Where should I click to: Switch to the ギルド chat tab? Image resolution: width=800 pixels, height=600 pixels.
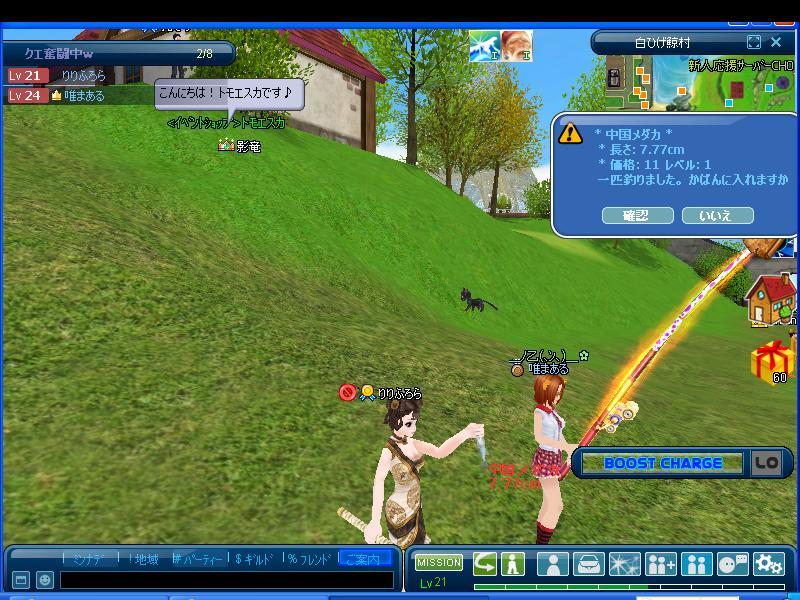(x=253, y=559)
